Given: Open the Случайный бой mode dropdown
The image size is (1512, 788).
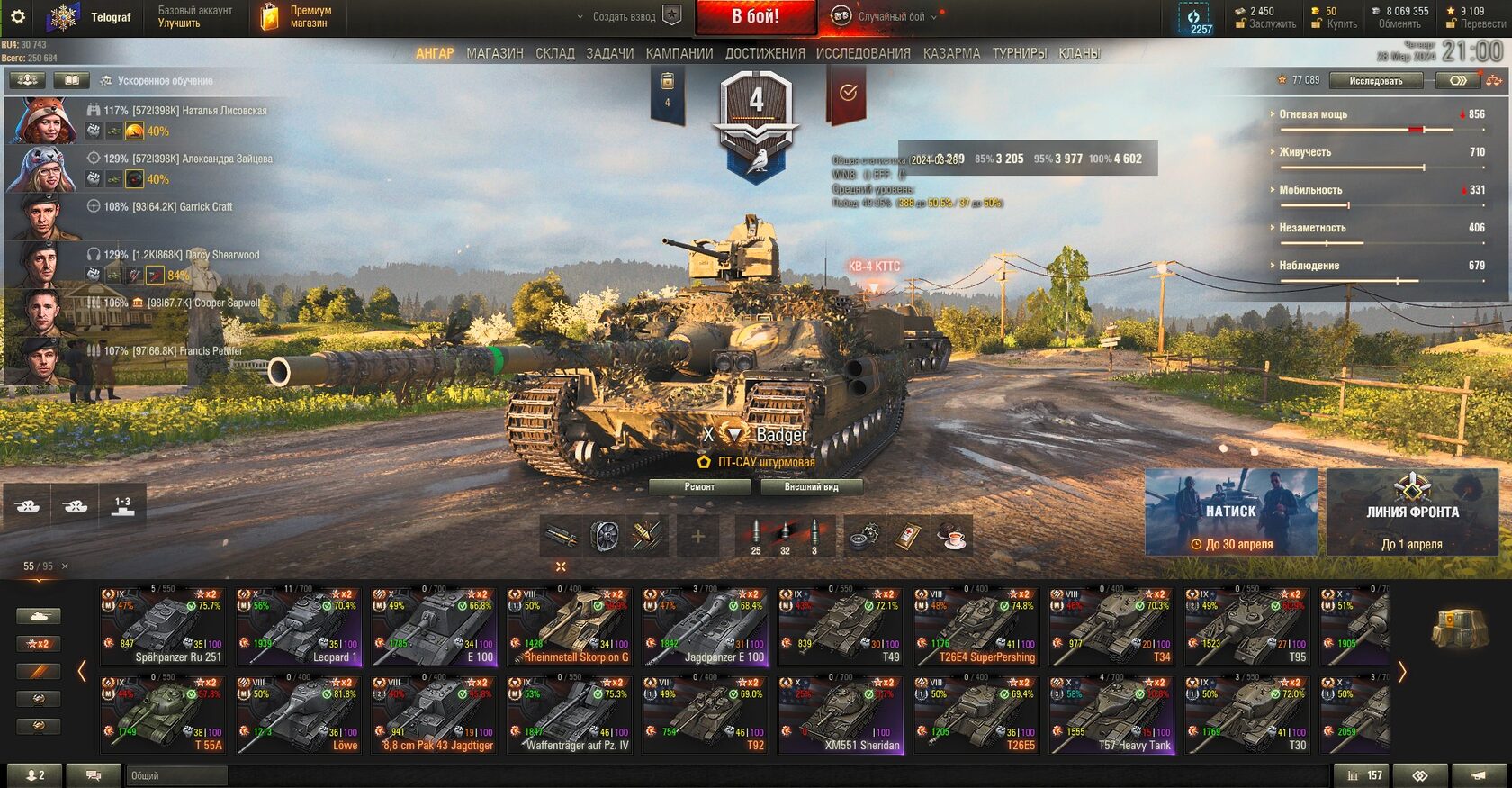Looking at the screenshot, I should click(x=891, y=17).
